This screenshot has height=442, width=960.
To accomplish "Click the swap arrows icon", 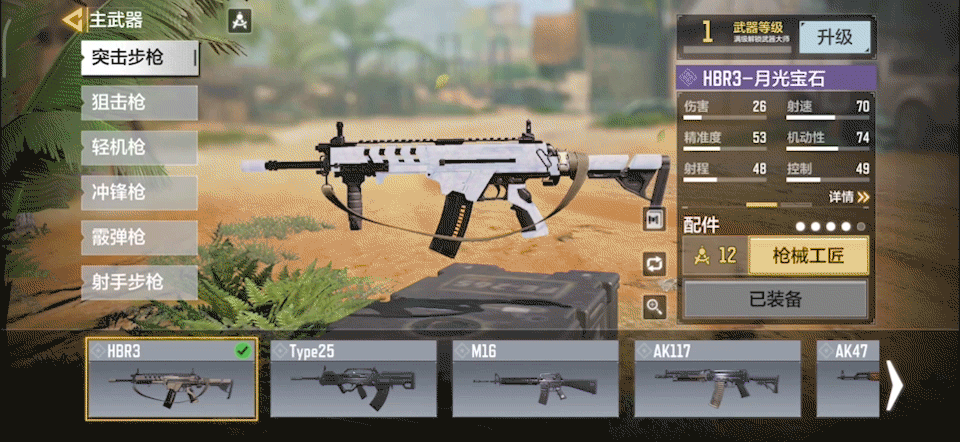I will coord(655,264).
